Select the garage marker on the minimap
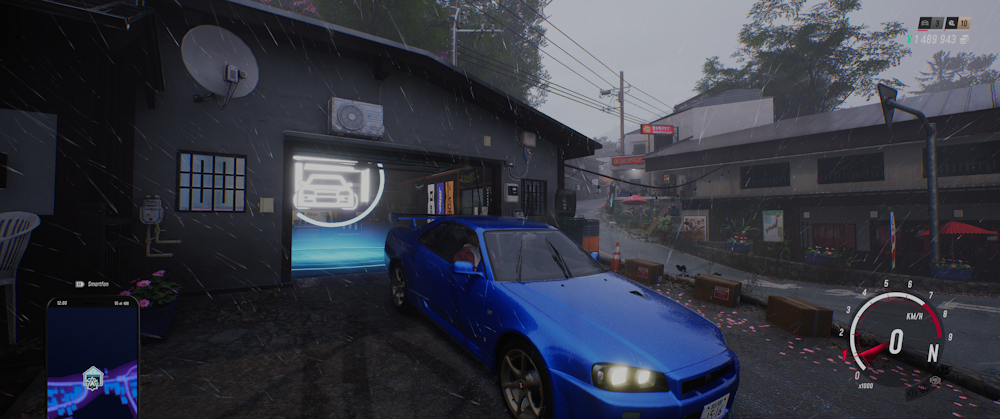1000x419 pixels. 93,377
